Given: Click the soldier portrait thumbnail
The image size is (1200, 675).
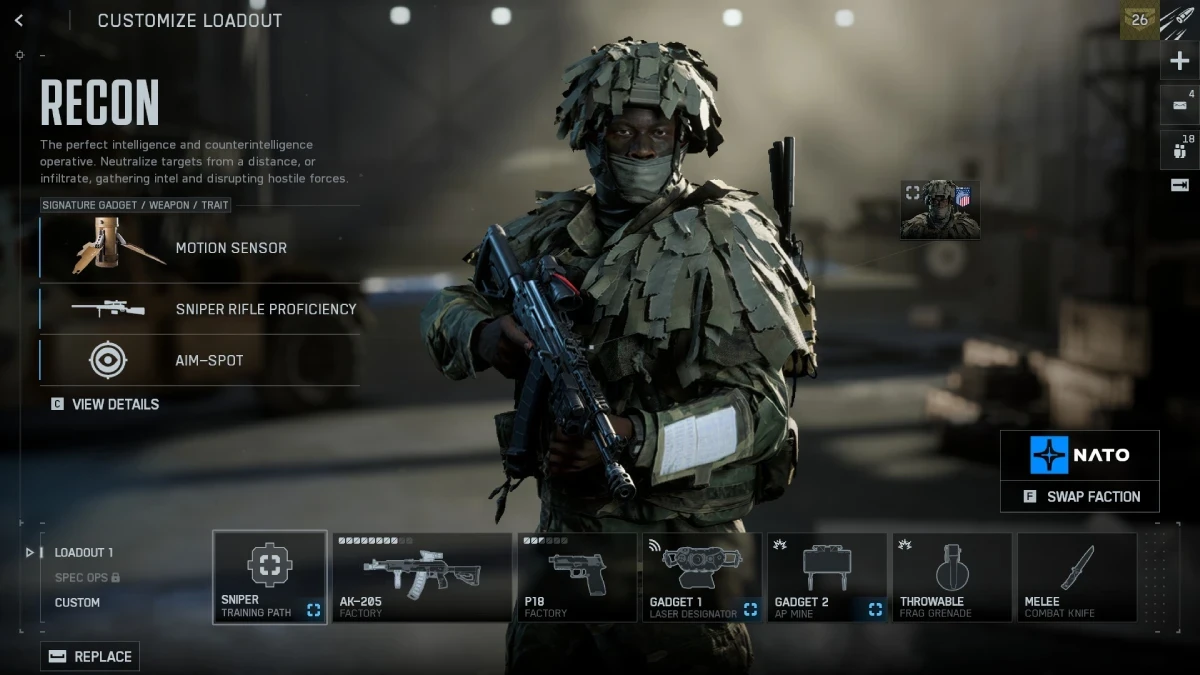Looking at the screenshot, I should [x=940, y=210].
